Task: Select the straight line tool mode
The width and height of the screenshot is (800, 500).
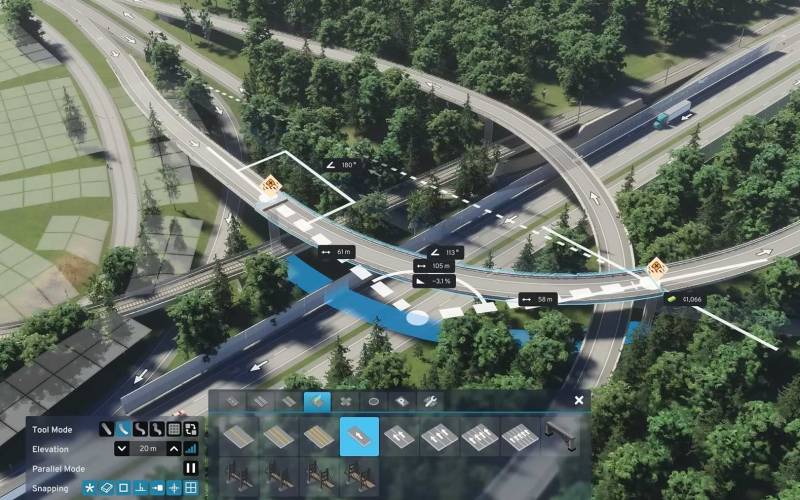Action: click(x=106, y=429)
